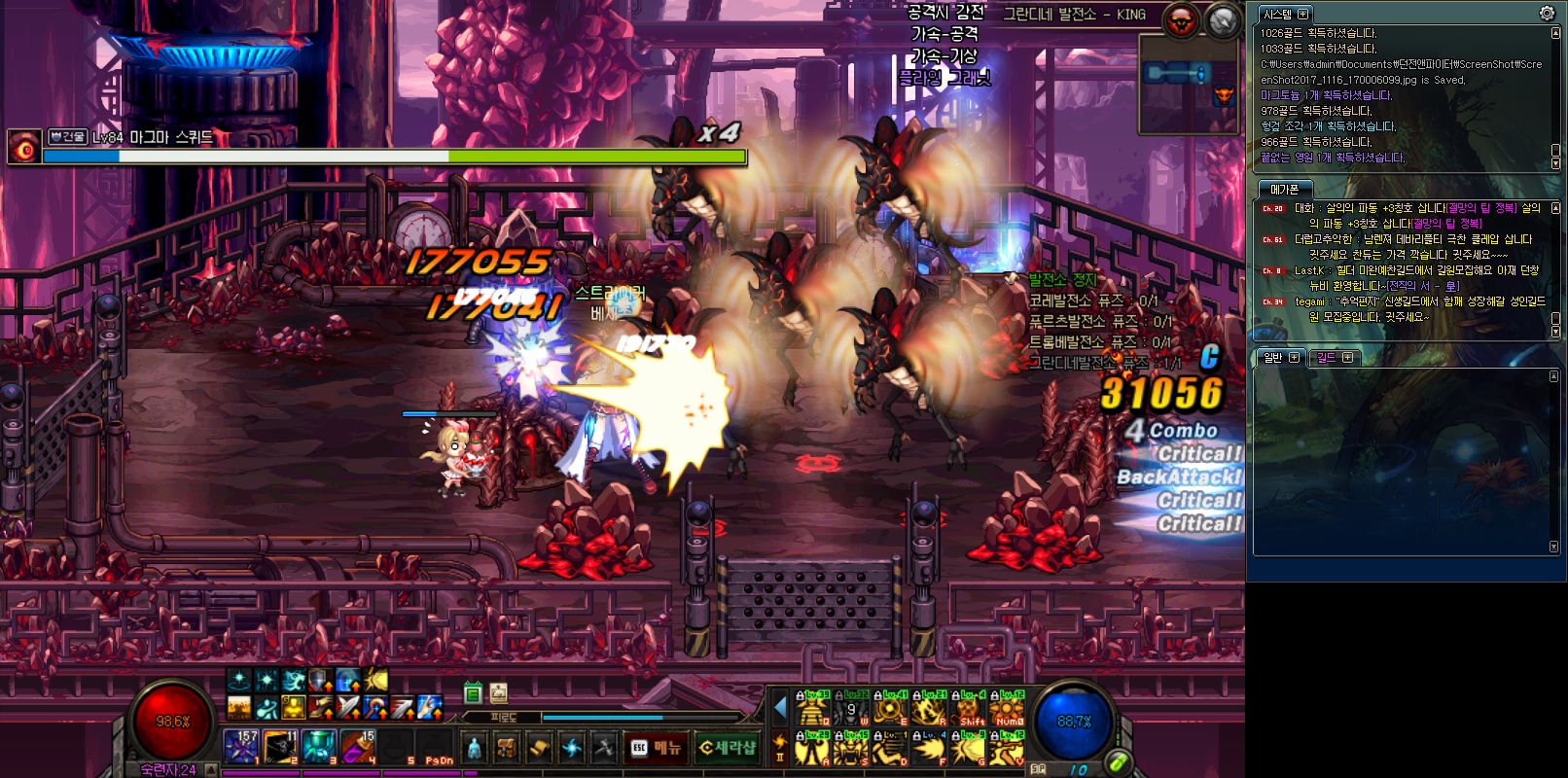Activate the Lv.41 skill bound to E
This screenshot has height=778, width=1568.
pos(890,709)
